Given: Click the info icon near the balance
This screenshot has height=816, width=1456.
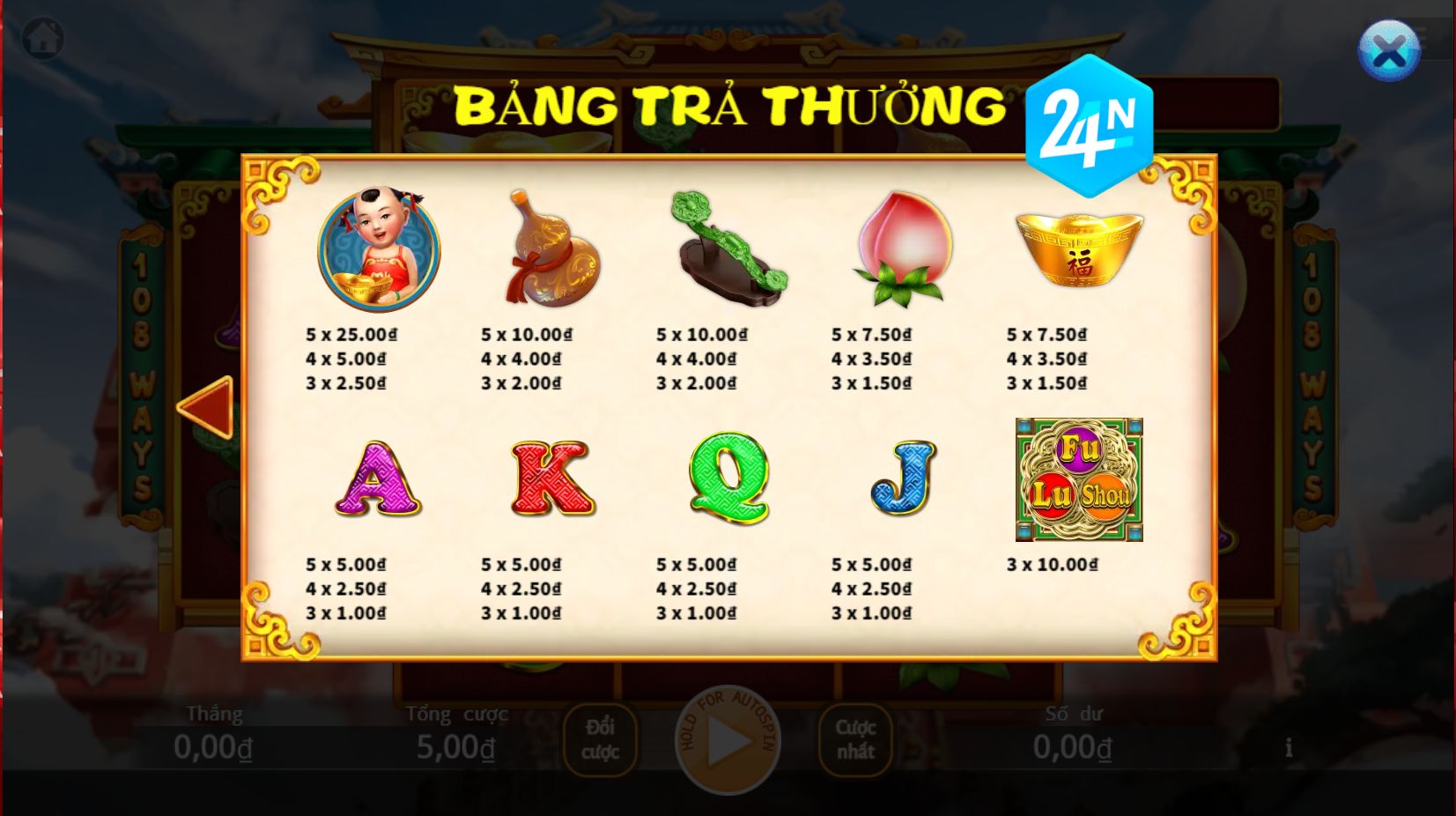Looking at the screenshot, I should (x=1289, y=747).
